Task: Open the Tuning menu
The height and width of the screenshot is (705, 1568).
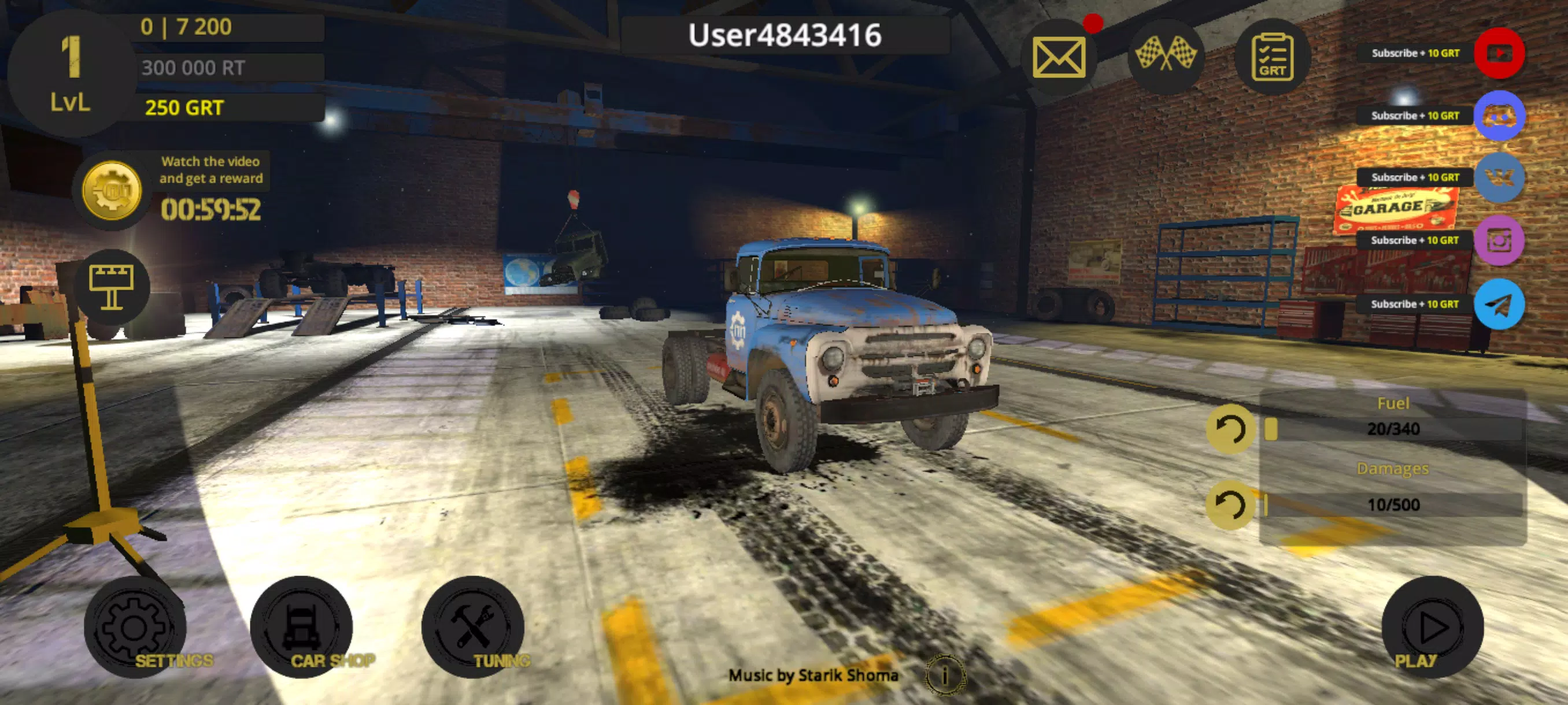Action: (478, 632)
